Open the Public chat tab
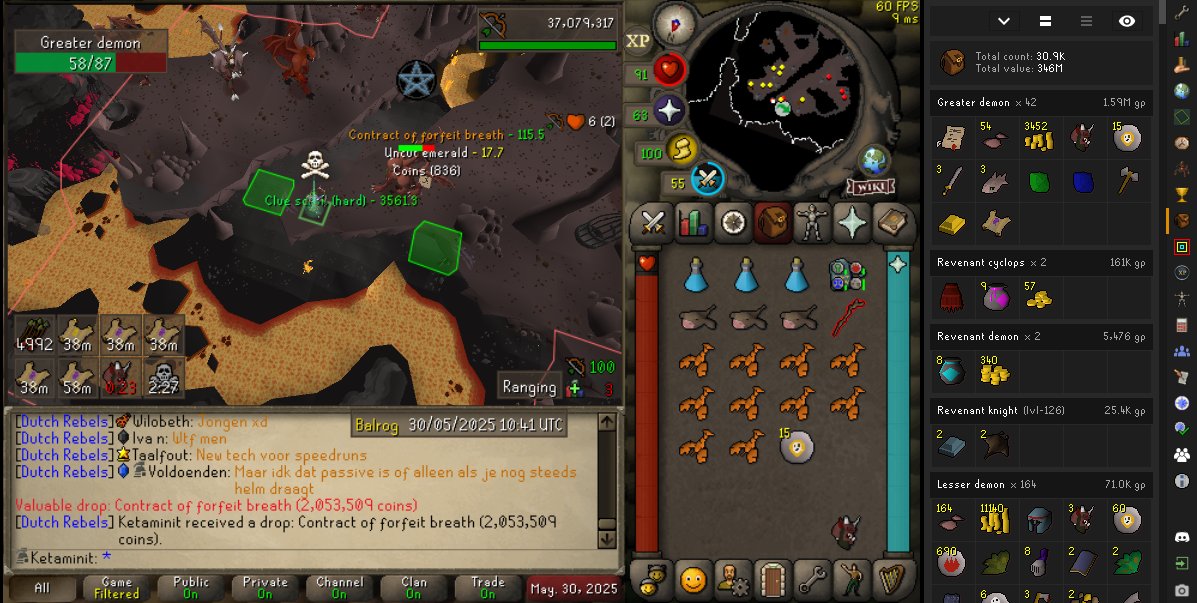The height and width of the screenshot is (603, 1197). [x=191, y=588]
